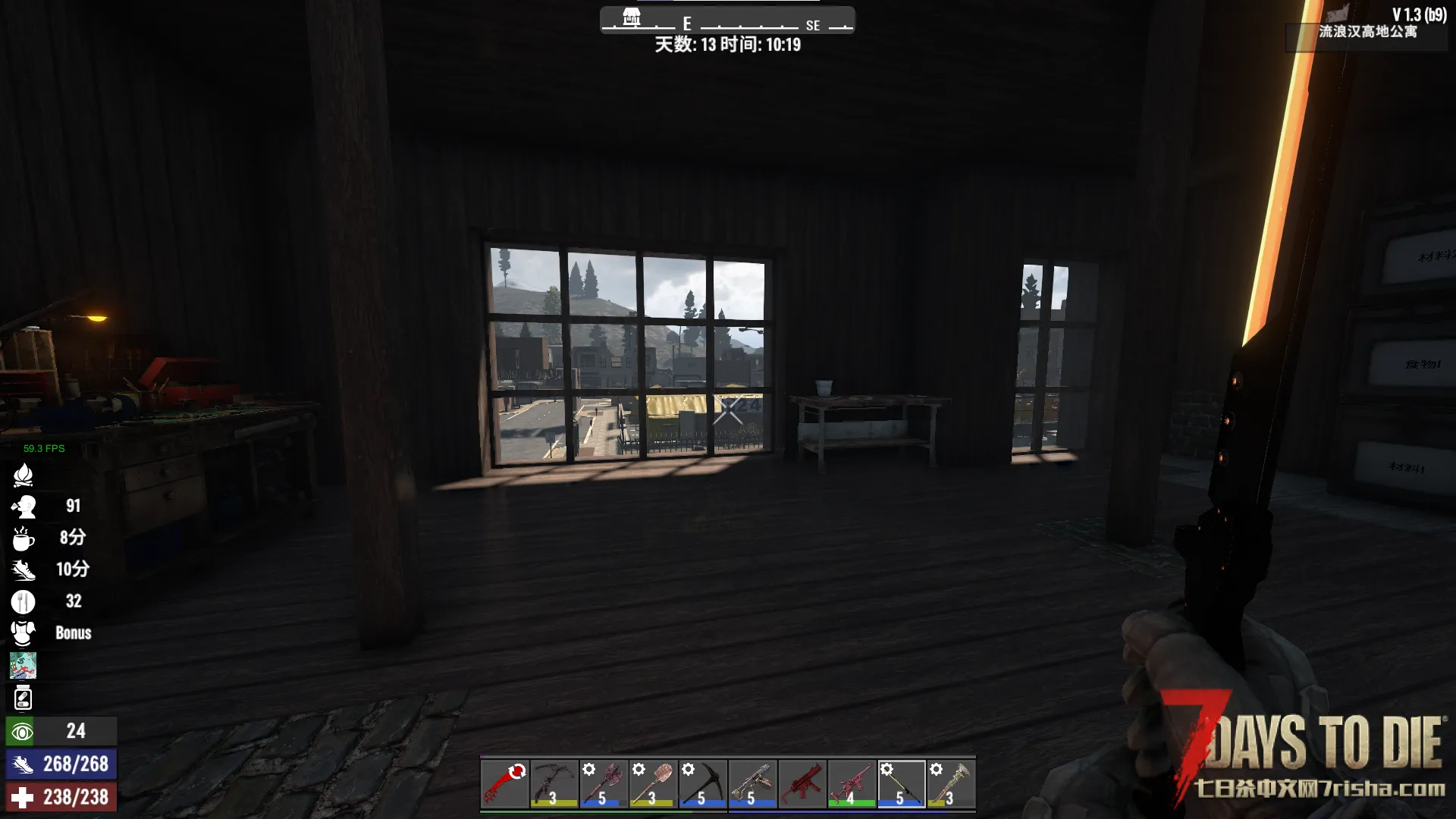Choose the wrench in the last slot

[950, 783]
